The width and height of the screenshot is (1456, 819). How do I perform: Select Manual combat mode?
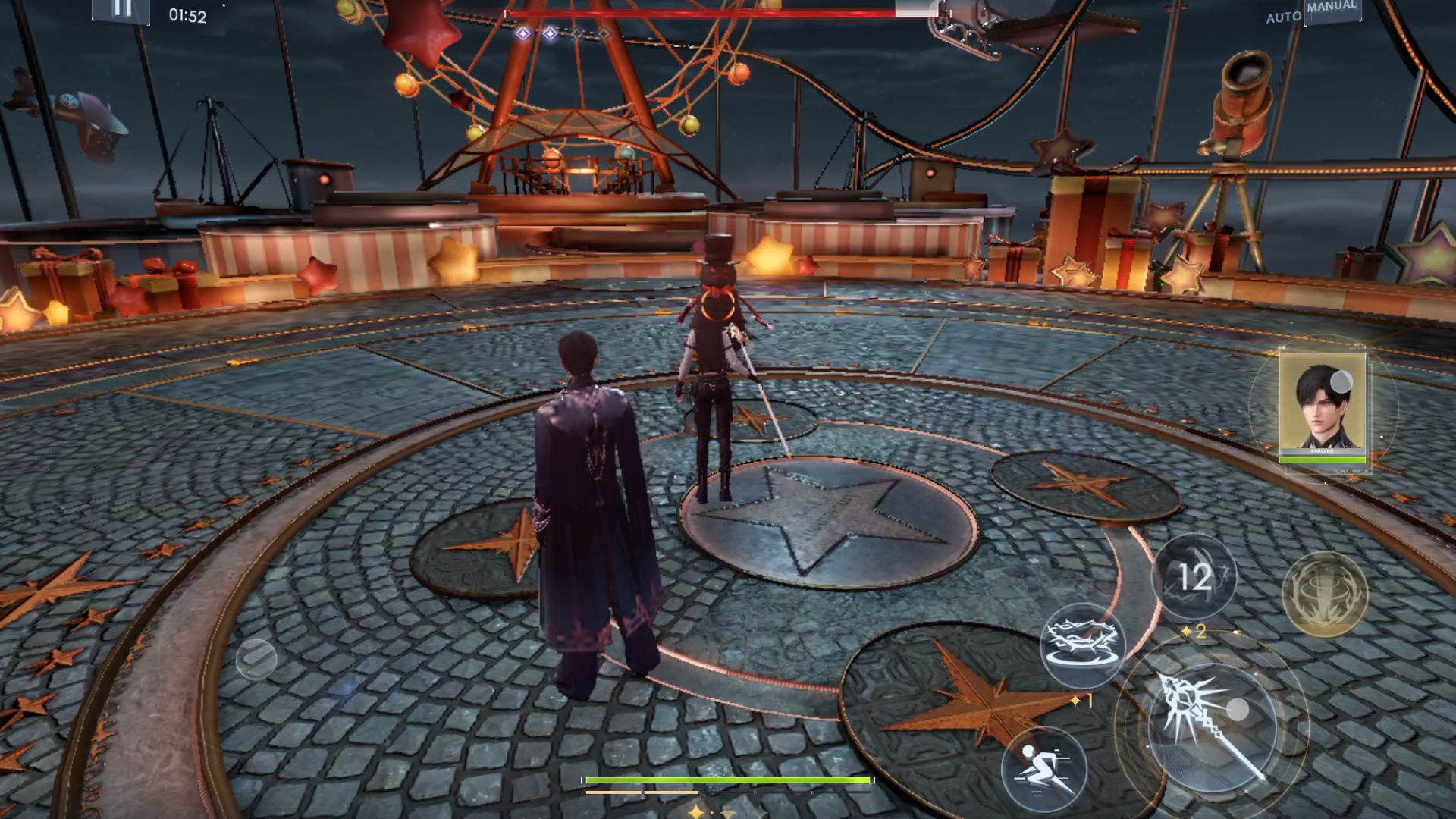(x=1331, y=8)
